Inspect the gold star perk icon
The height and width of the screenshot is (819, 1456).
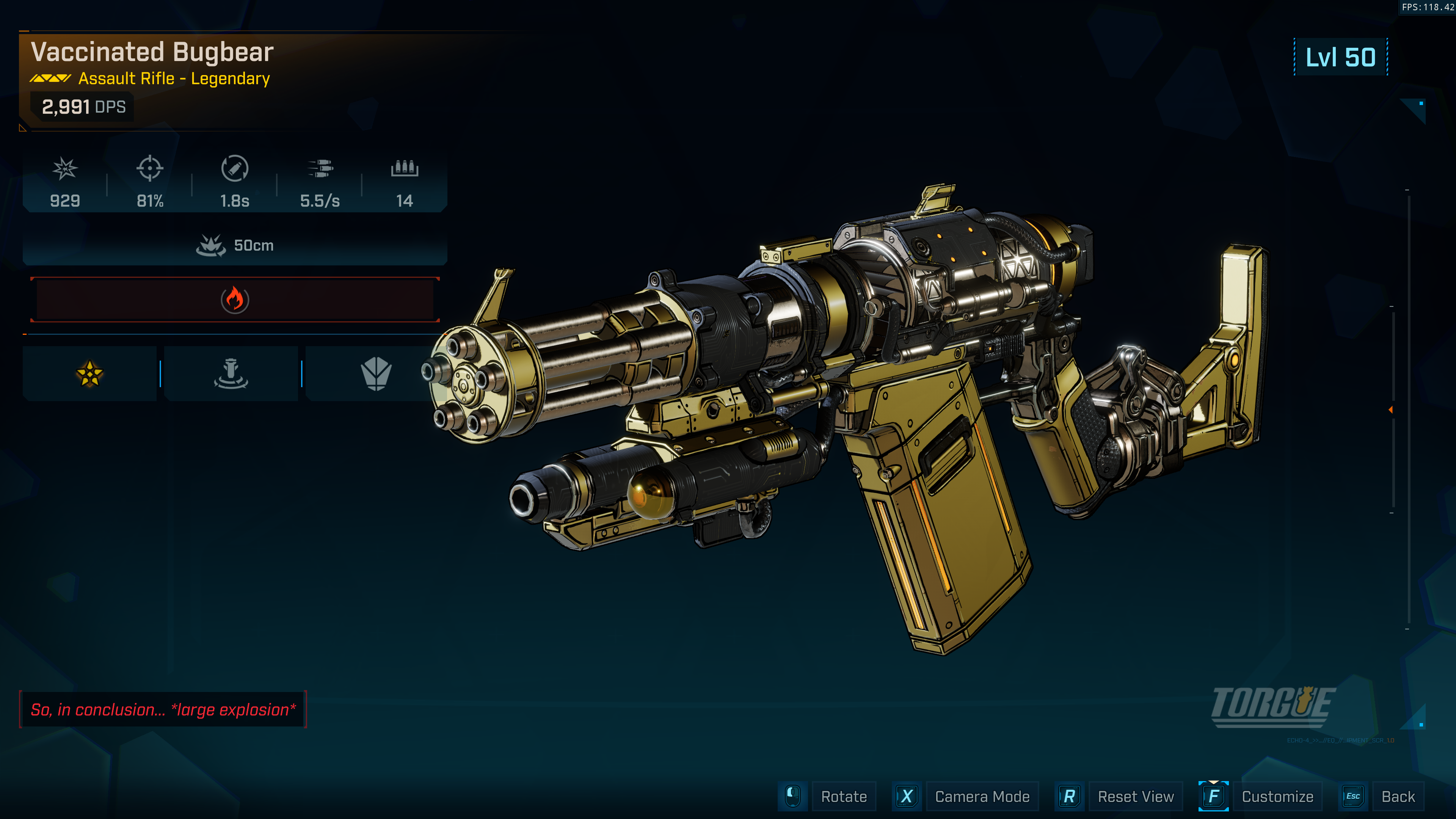pyautogui.click(x=89, y=373)
